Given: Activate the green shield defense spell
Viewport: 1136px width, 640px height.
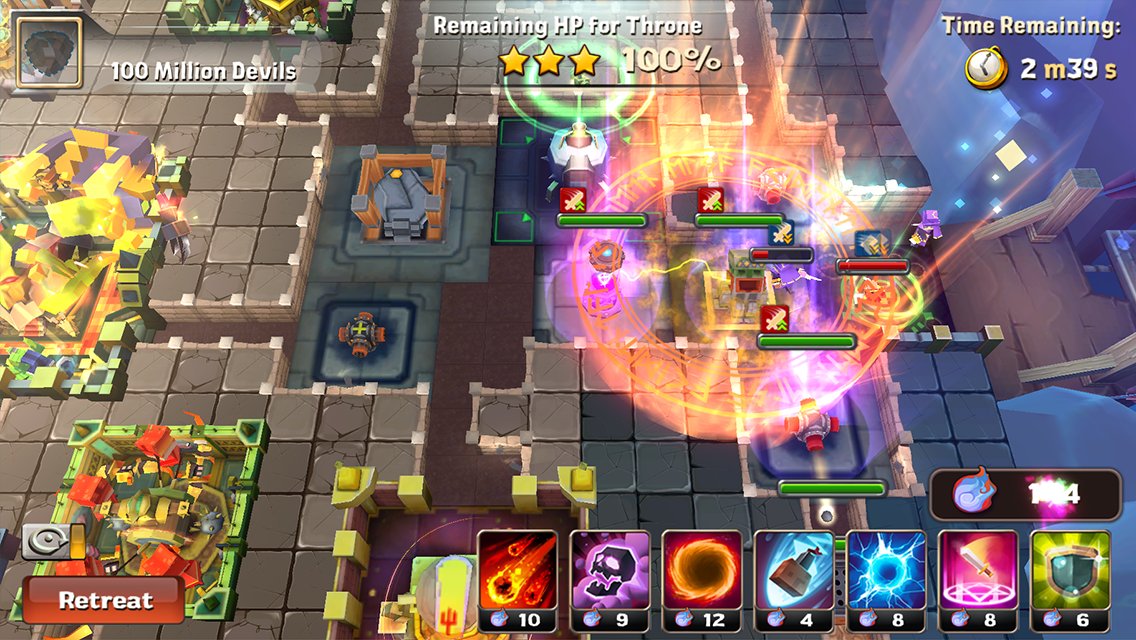Looking at the screenshot, I should pyautogui.click(x=1070, y=572).
